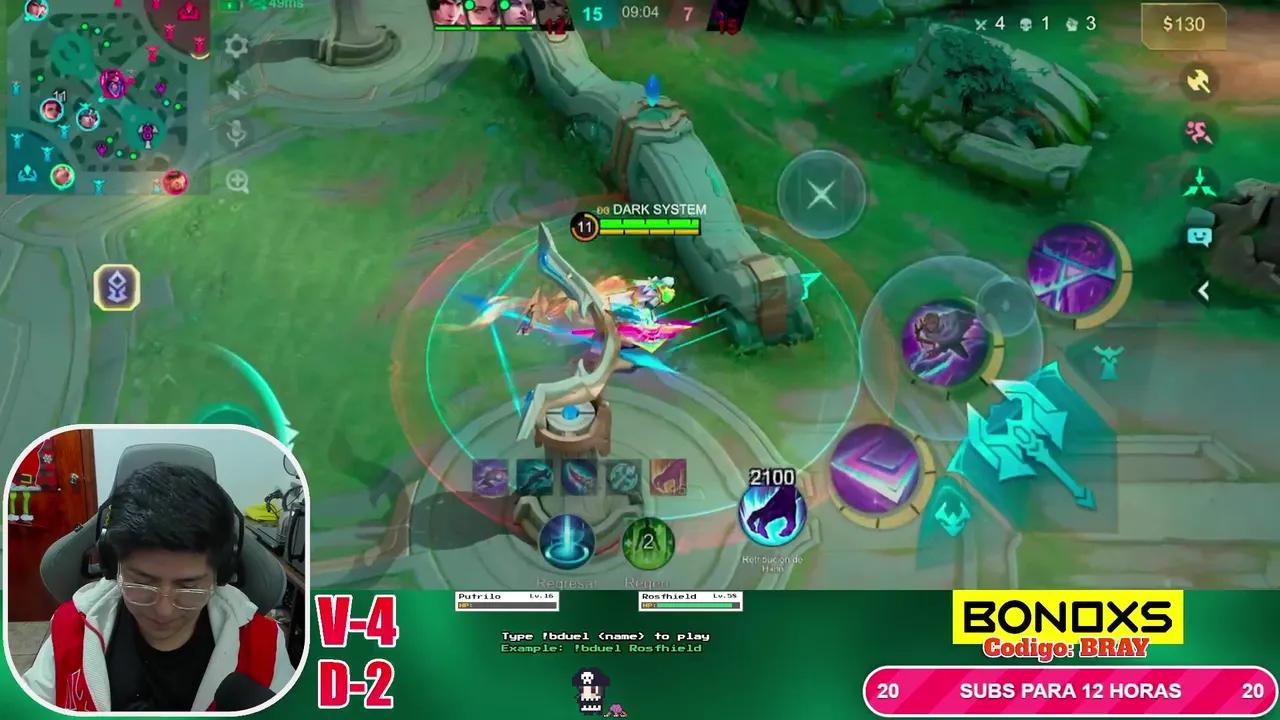This screenshot has height=720, width=1280.
Task: Tap the minimap zoom magnifier icon
Action: tap(237, 182)
